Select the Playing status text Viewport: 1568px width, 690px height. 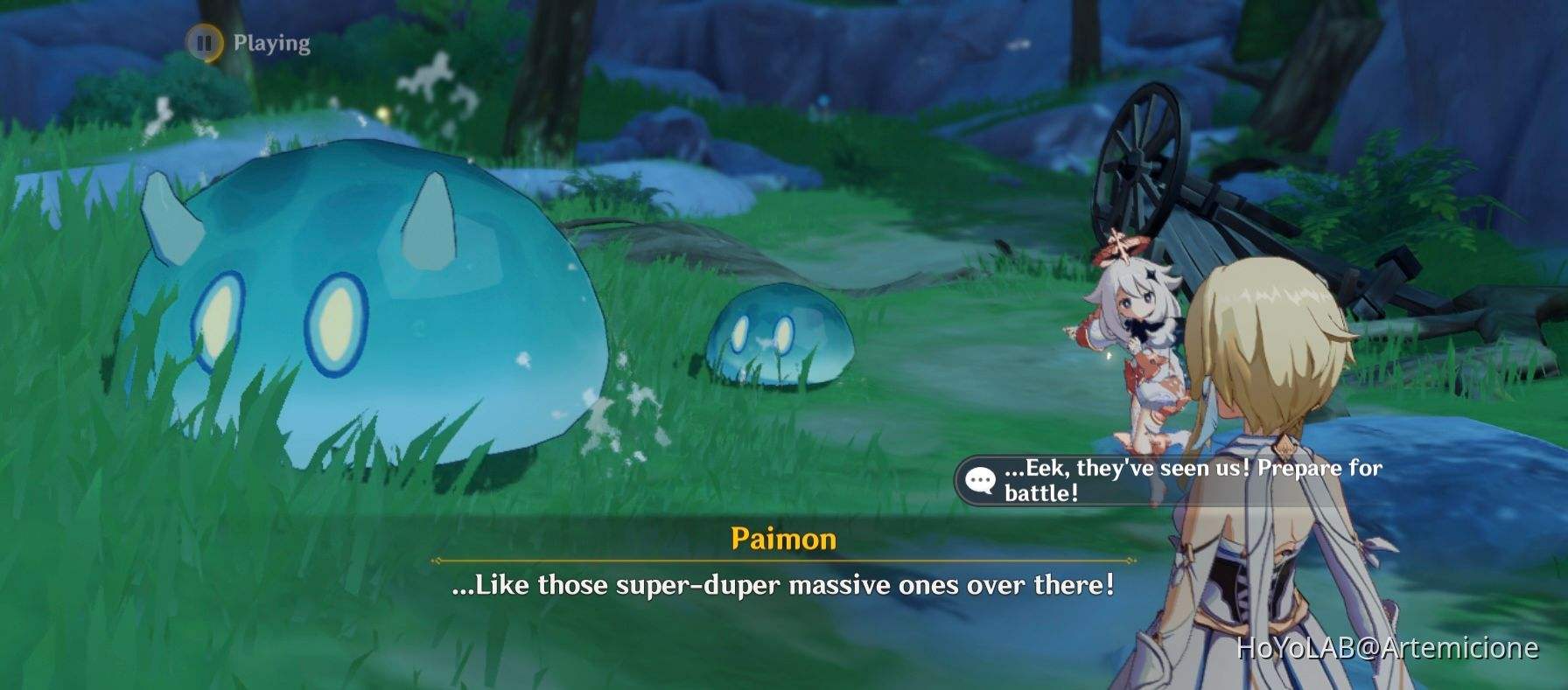[x=269, y=39]
